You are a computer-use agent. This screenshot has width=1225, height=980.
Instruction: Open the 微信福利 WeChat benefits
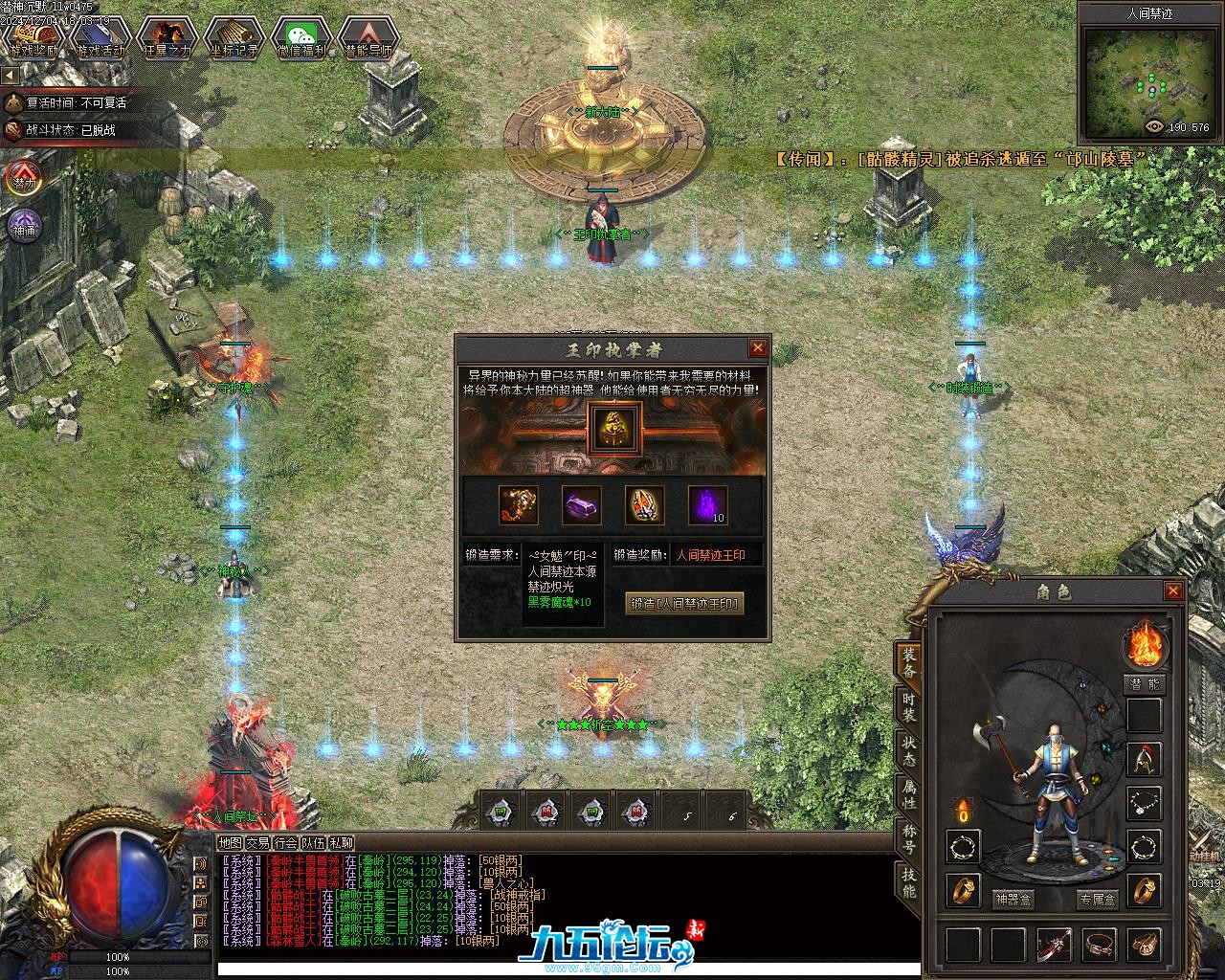pyautogui.click(x=301, y=39)
